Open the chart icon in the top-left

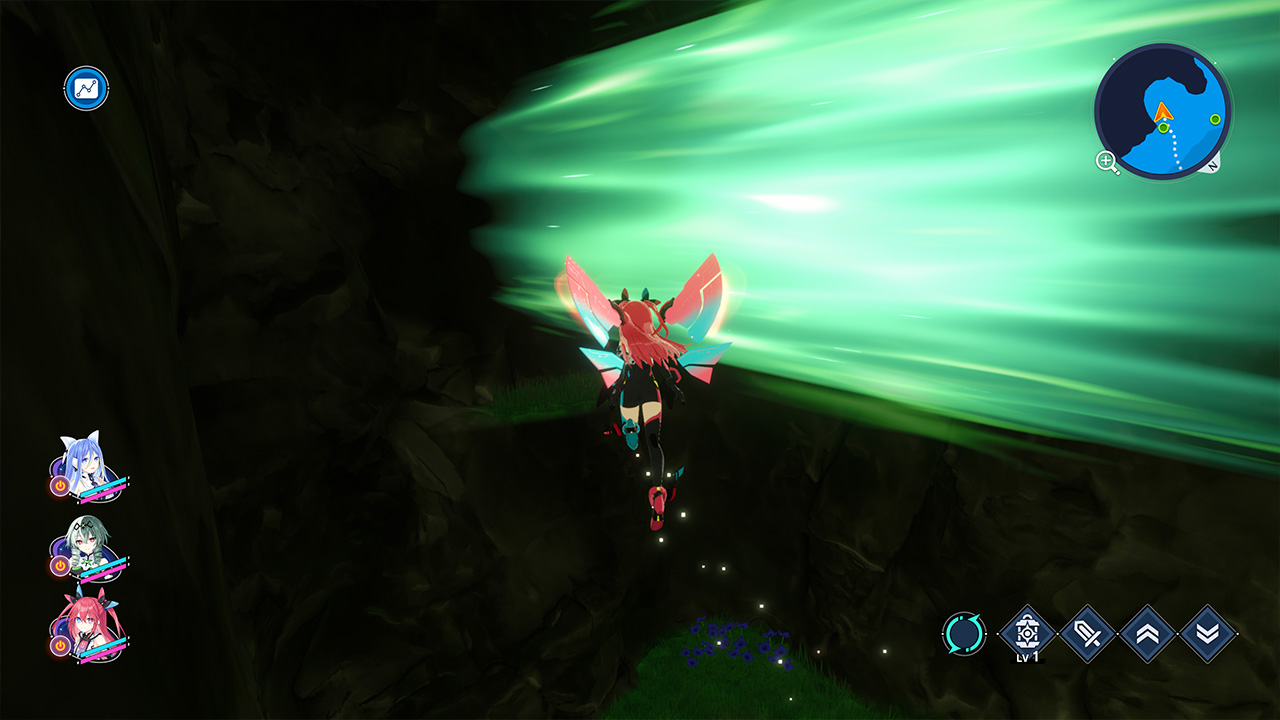coord(86,88)
